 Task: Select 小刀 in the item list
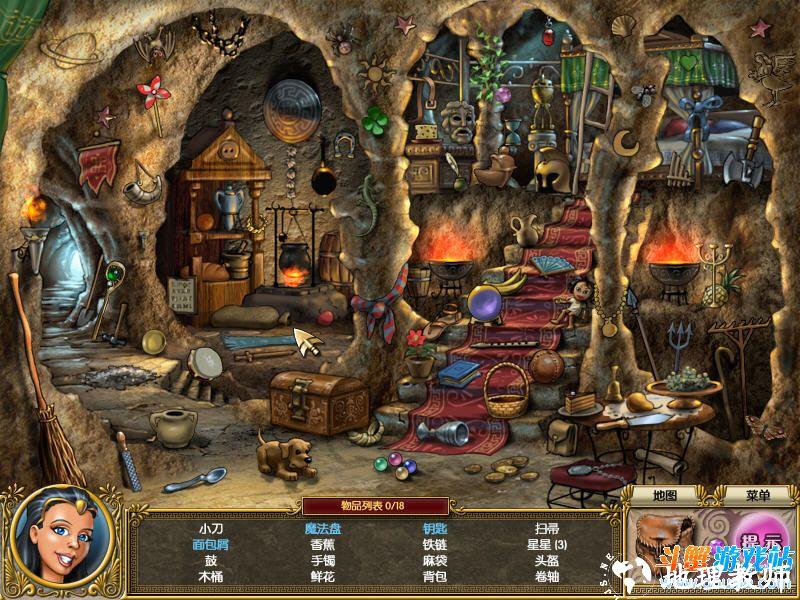(210, 528)
